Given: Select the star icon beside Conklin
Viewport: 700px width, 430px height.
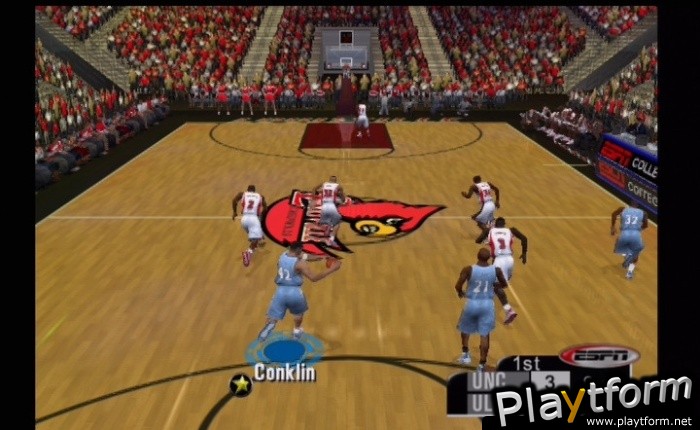Looking at the screenshot, I should pos(240,382).
